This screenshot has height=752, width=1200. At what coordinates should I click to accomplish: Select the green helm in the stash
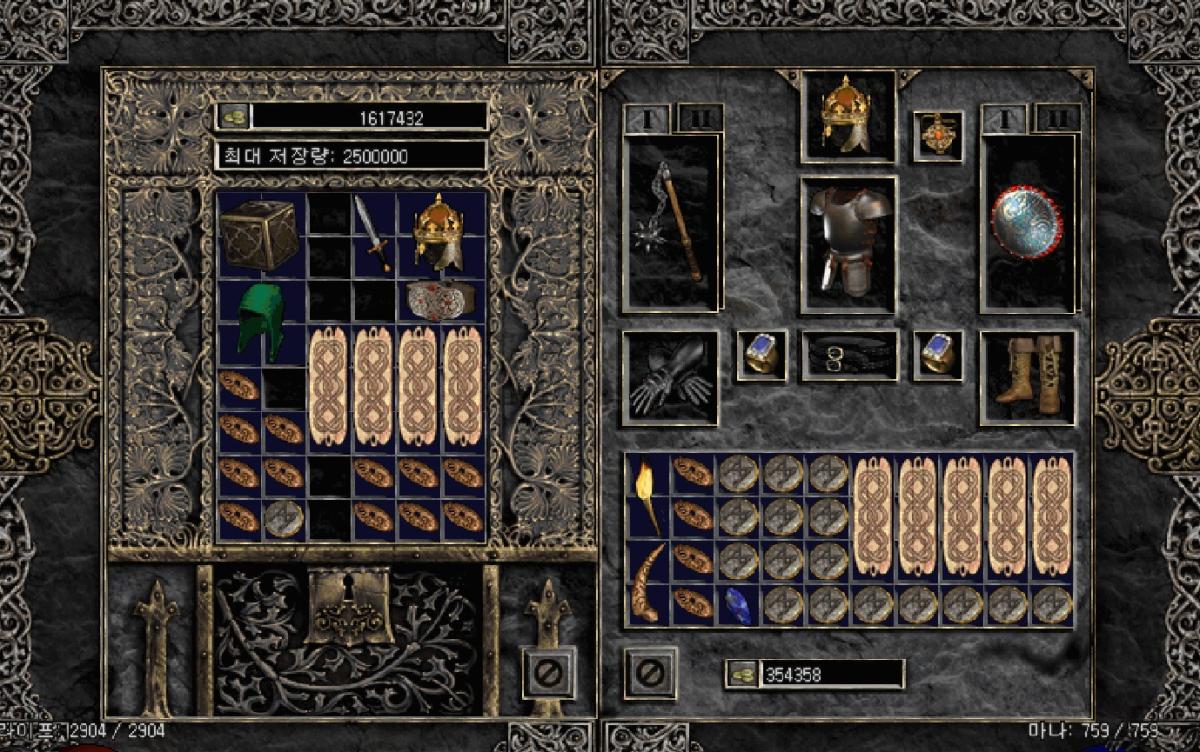[x=262, y=320]
